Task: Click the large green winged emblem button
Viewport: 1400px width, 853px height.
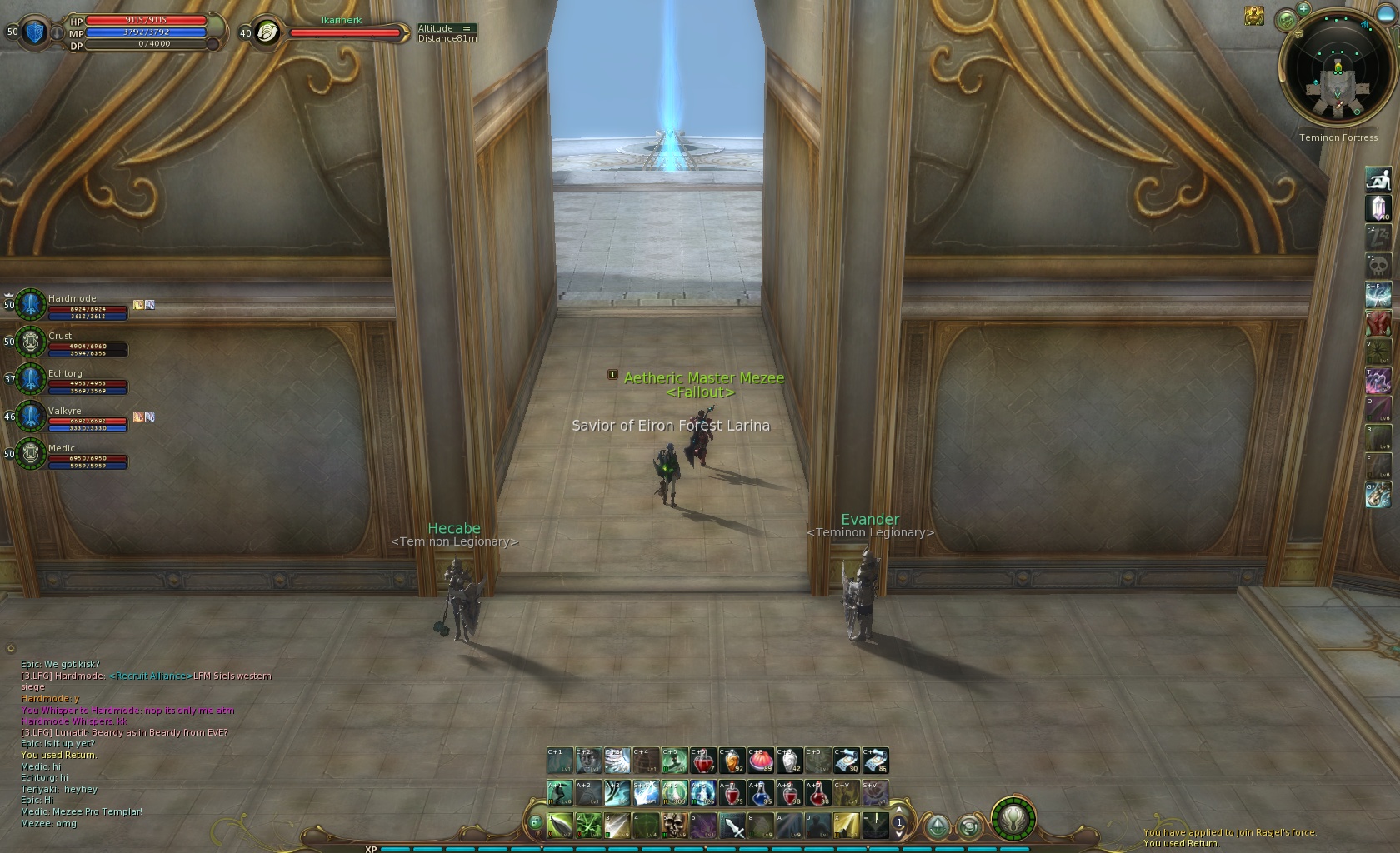Action: [x=1012, y=818]
